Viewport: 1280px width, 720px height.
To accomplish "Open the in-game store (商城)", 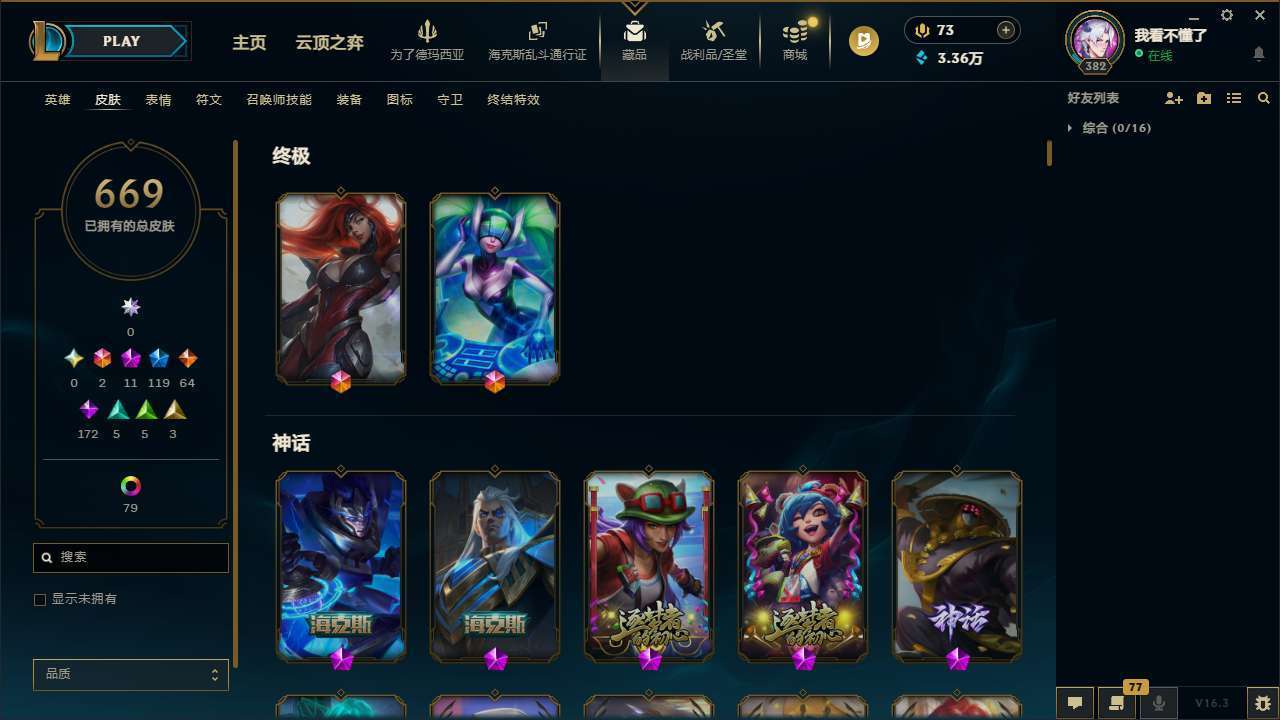I will click(794, 40).
